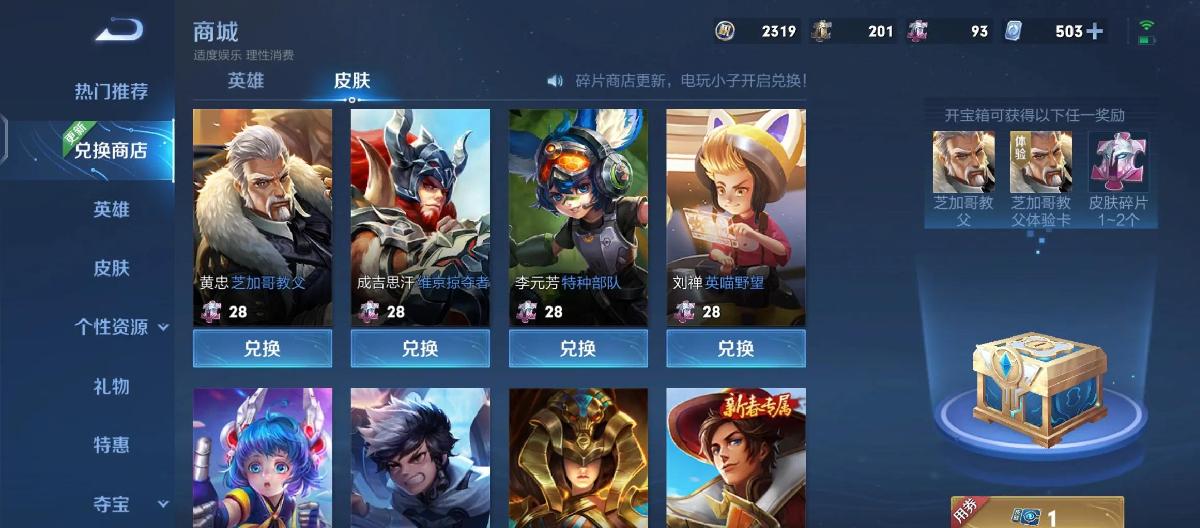Viewport: 1200px width, 528px height.
Task: Open the 礼物 section
Action: pyautogui.click(x=111, y=387)
